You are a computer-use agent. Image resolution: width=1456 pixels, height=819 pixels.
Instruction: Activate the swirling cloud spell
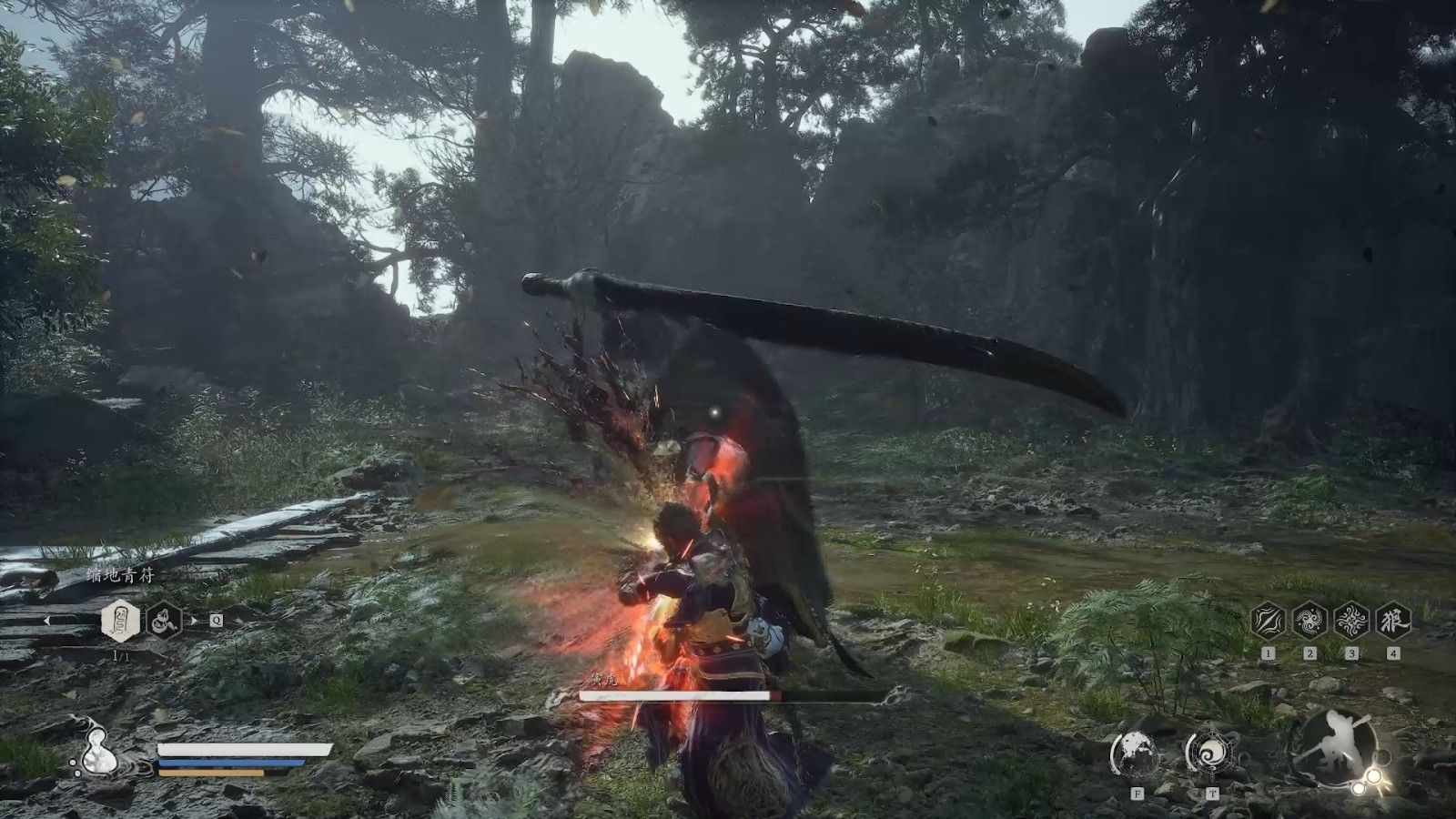(x=1309, y=621)
